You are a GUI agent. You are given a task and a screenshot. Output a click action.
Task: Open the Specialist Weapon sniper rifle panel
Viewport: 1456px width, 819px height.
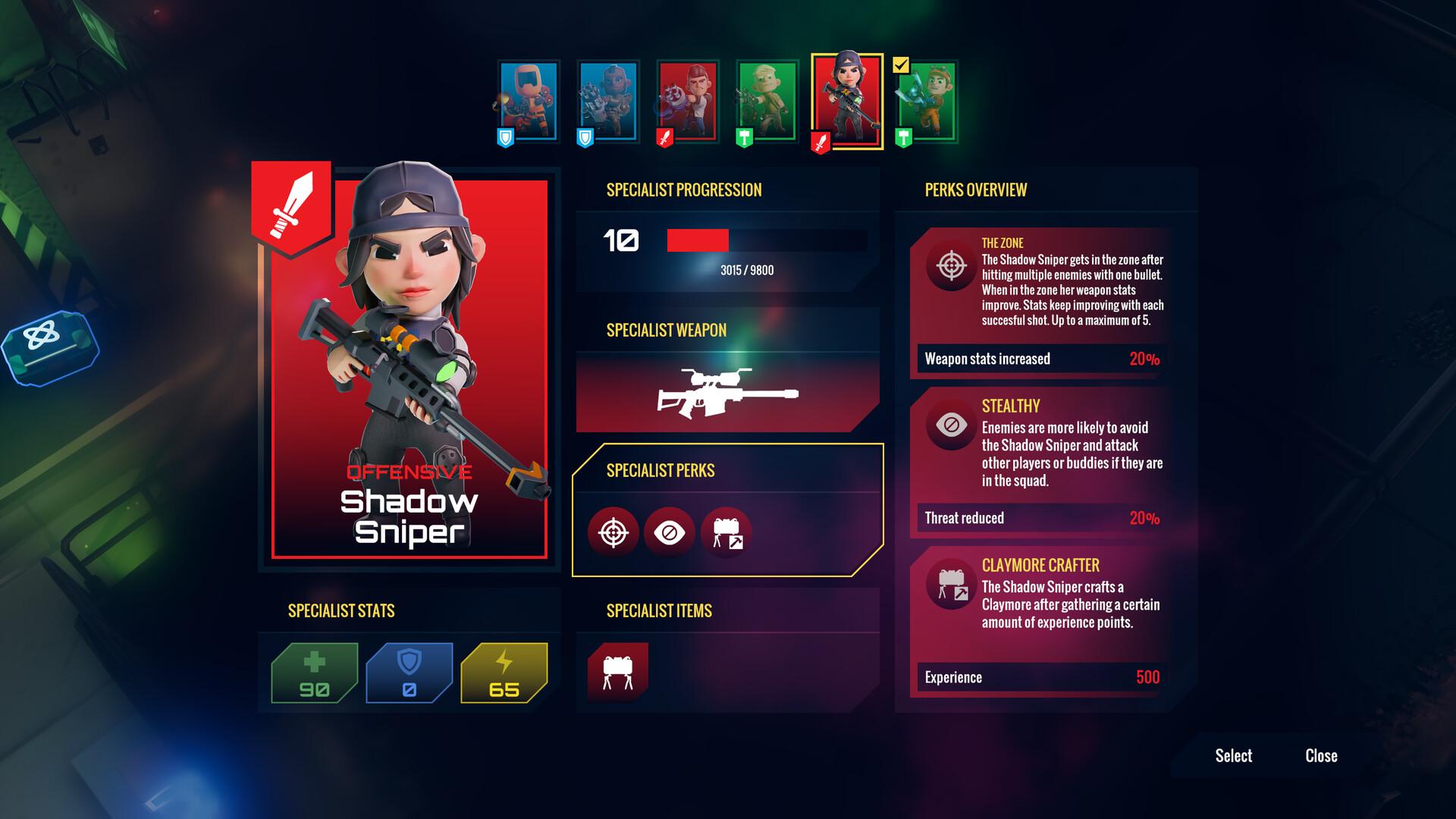(x=726, y=393)
